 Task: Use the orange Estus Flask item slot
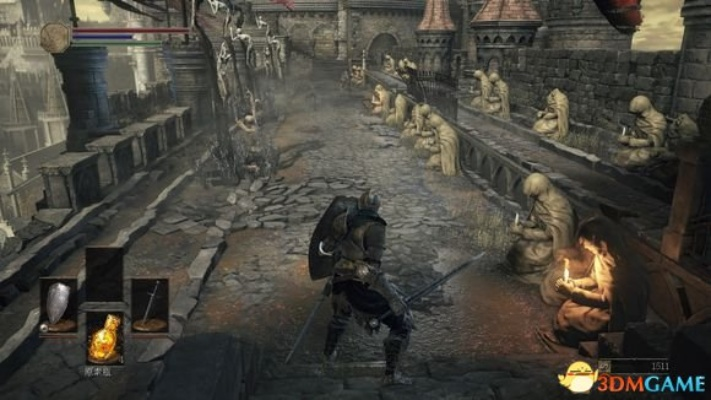104,338
